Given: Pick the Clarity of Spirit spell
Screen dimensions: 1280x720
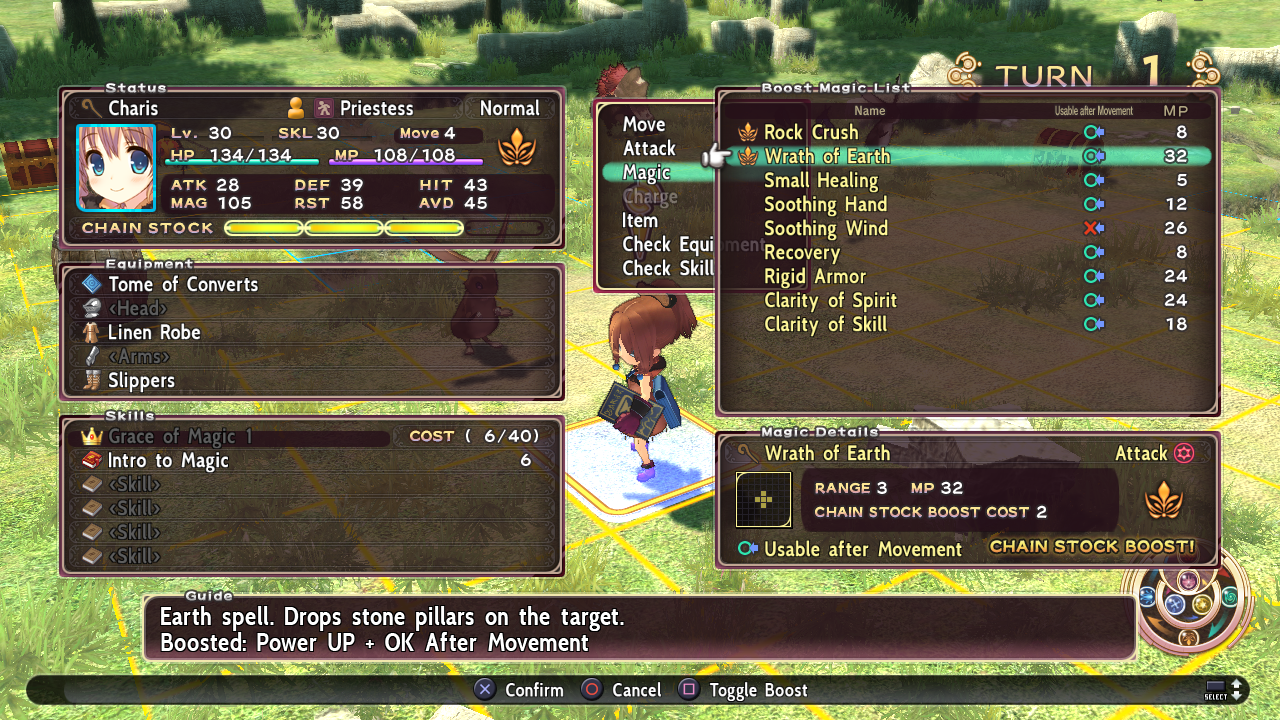Looking at the screenshot, I should pos(830,301).
